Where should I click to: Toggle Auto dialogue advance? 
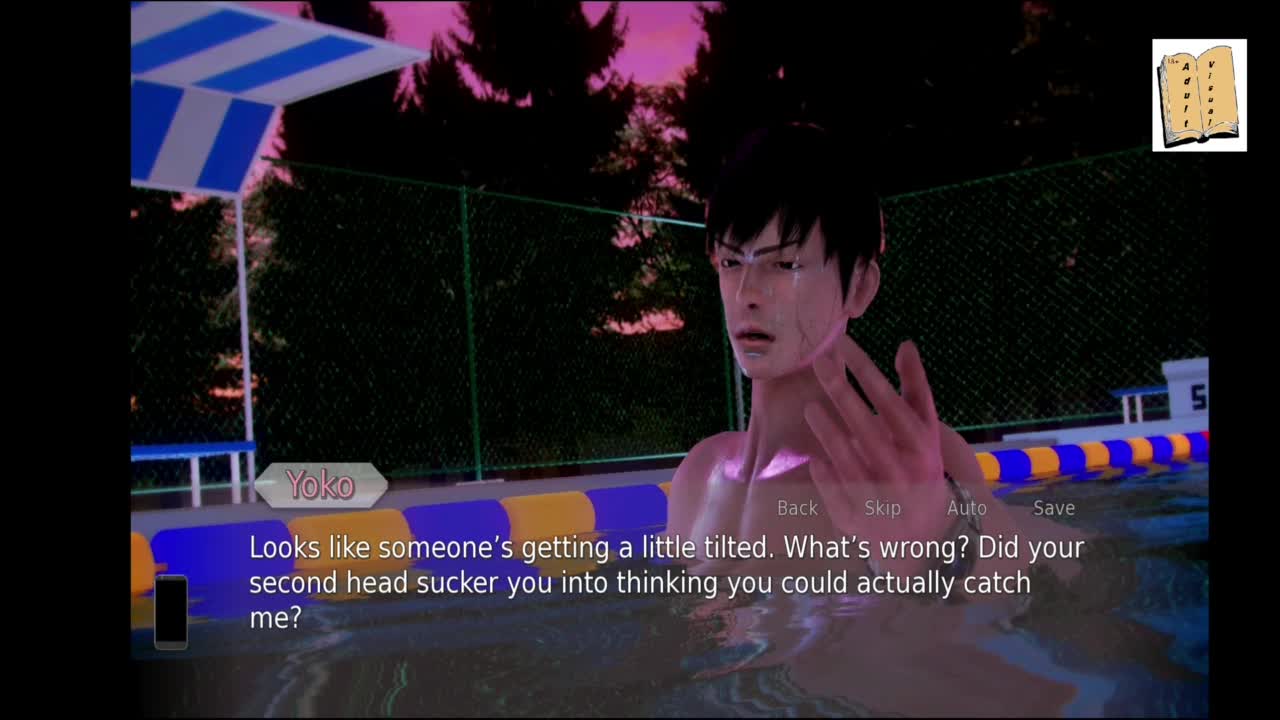(966, 508)
